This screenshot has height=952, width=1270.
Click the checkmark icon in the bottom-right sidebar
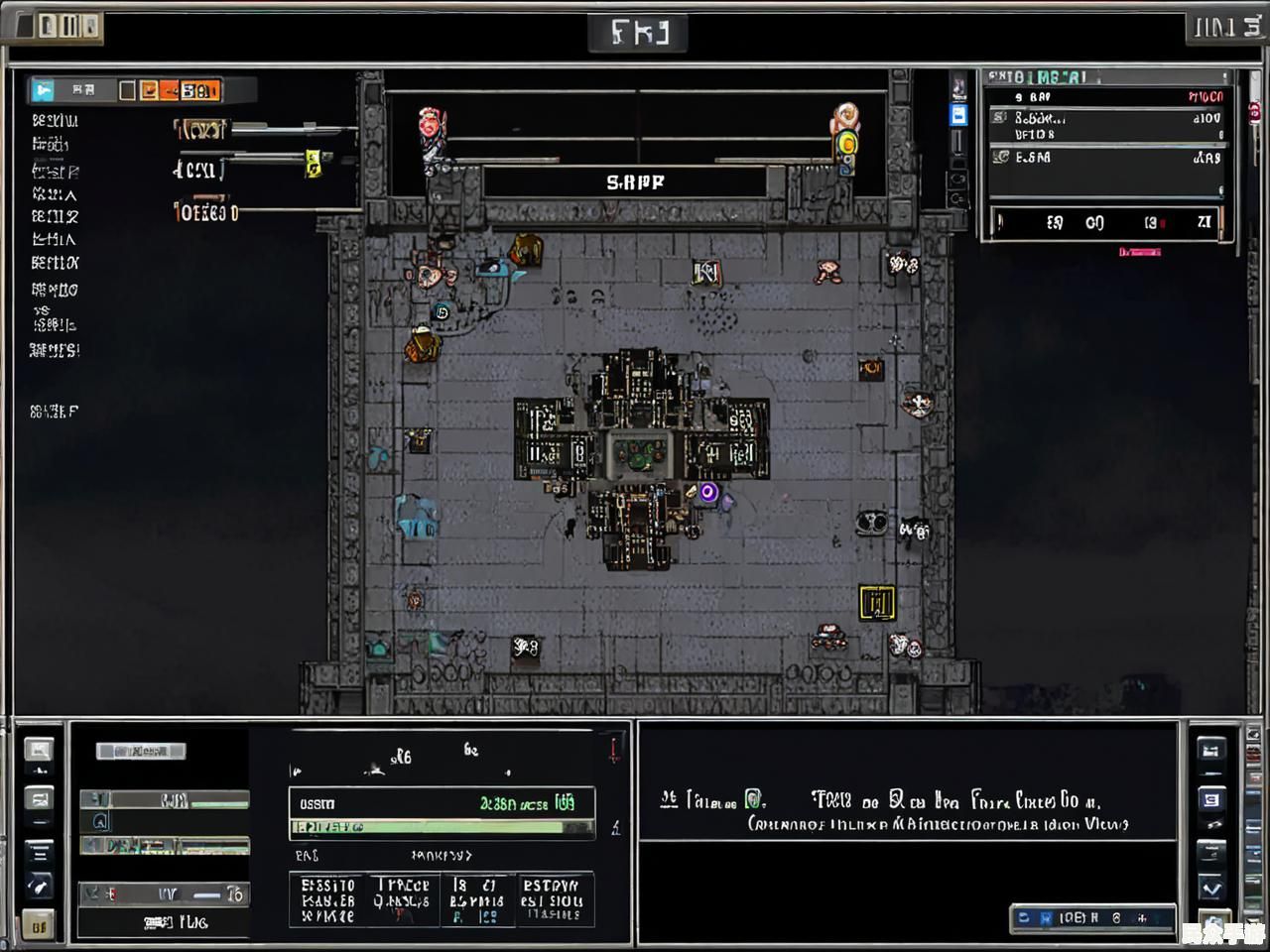point(1211,888)
